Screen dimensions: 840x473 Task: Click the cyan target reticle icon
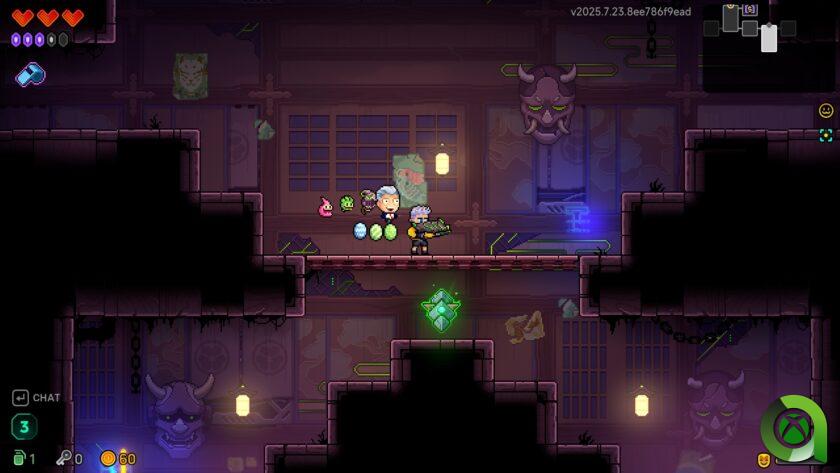[826, 135]
